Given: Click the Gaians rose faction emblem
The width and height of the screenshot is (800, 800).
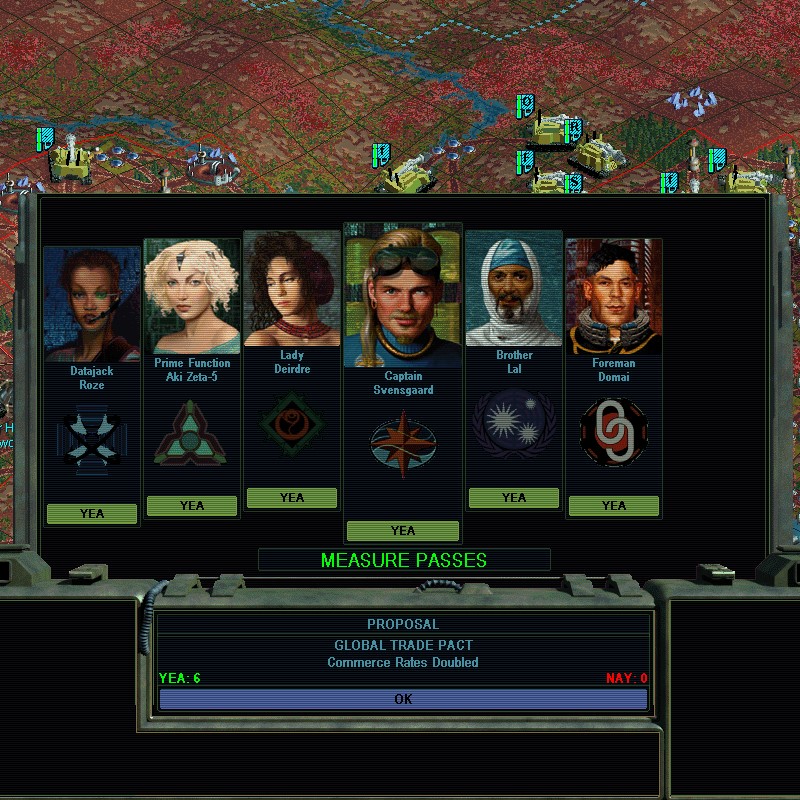Looking at the screenshot, I should coord(292,422).
